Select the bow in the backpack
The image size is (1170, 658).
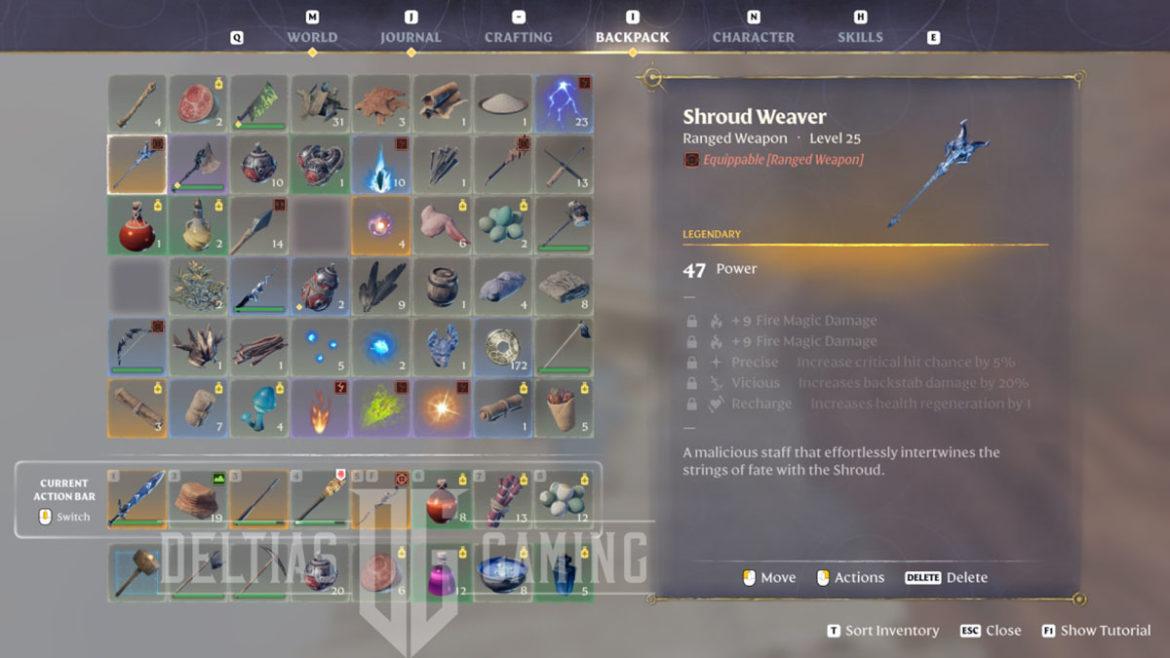137,348
